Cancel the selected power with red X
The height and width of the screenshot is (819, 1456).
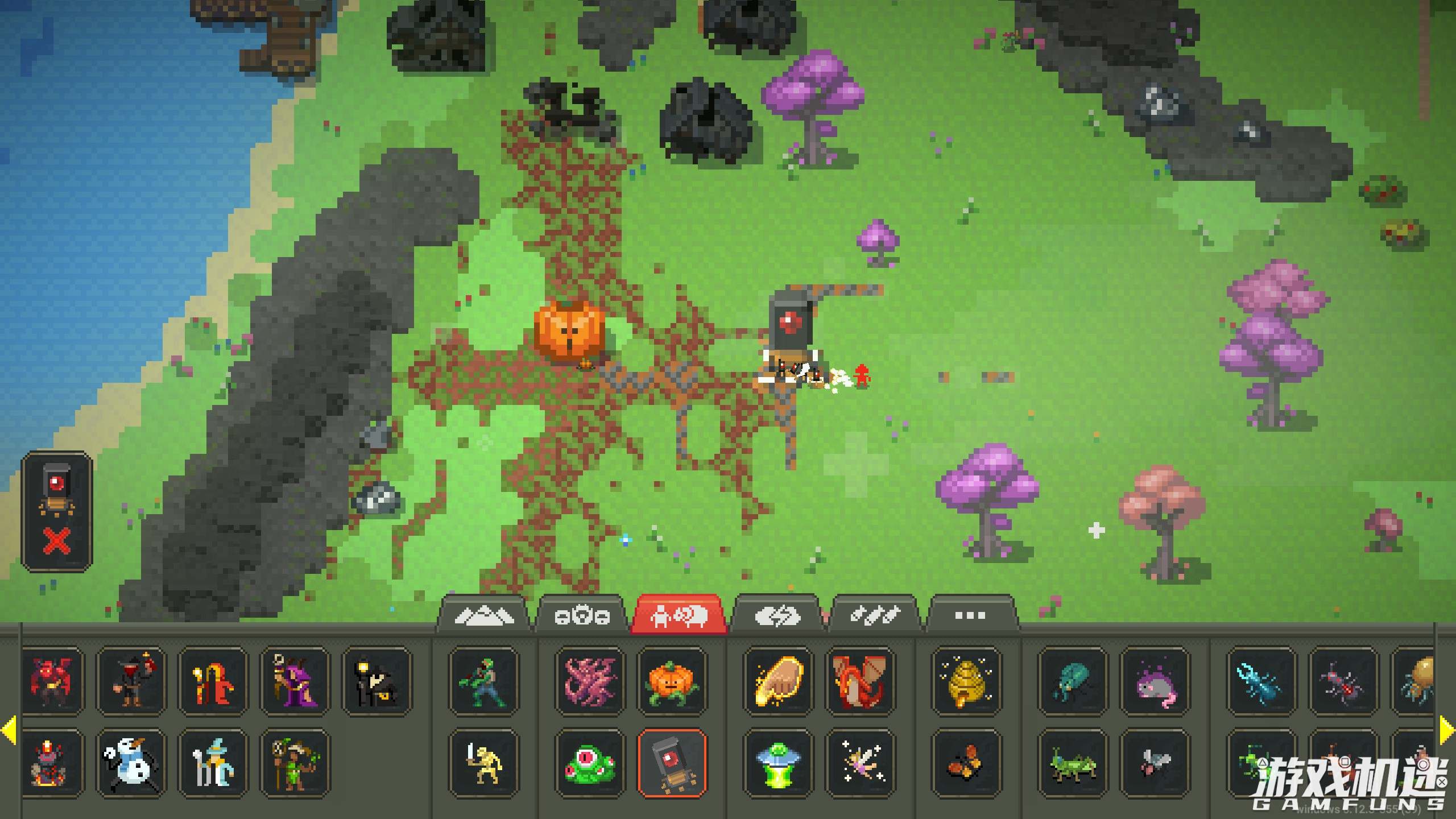[x=57, y=540]
